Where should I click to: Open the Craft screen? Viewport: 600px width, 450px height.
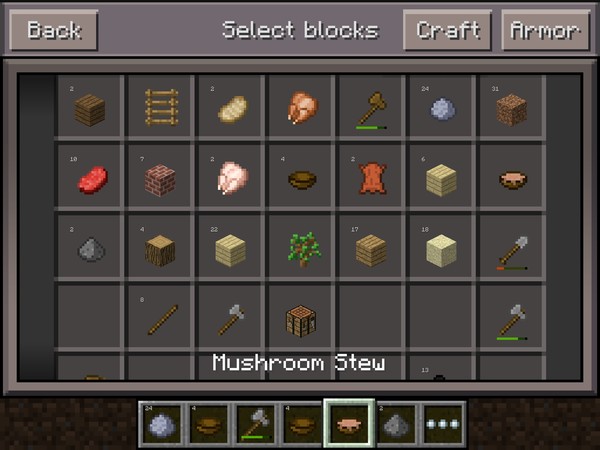(447, 30)
